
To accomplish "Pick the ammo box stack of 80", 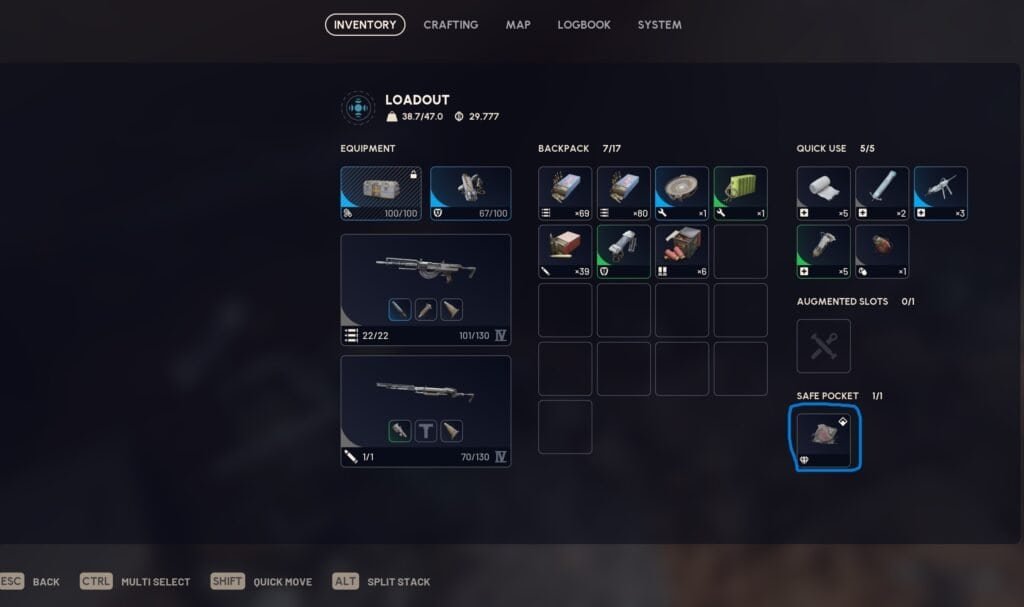I will tap(624, 193).
